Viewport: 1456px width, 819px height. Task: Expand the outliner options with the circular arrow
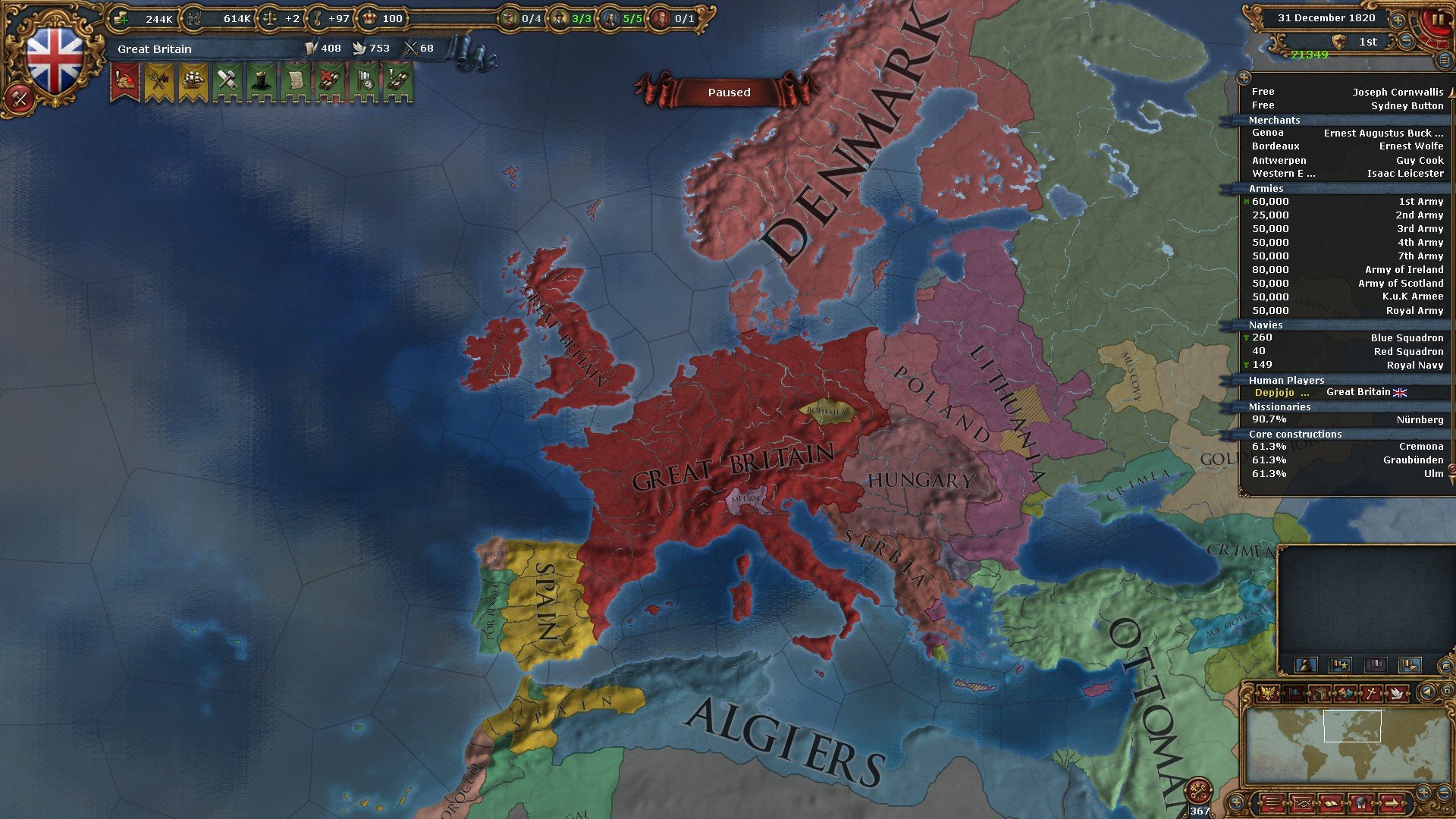1244,77
